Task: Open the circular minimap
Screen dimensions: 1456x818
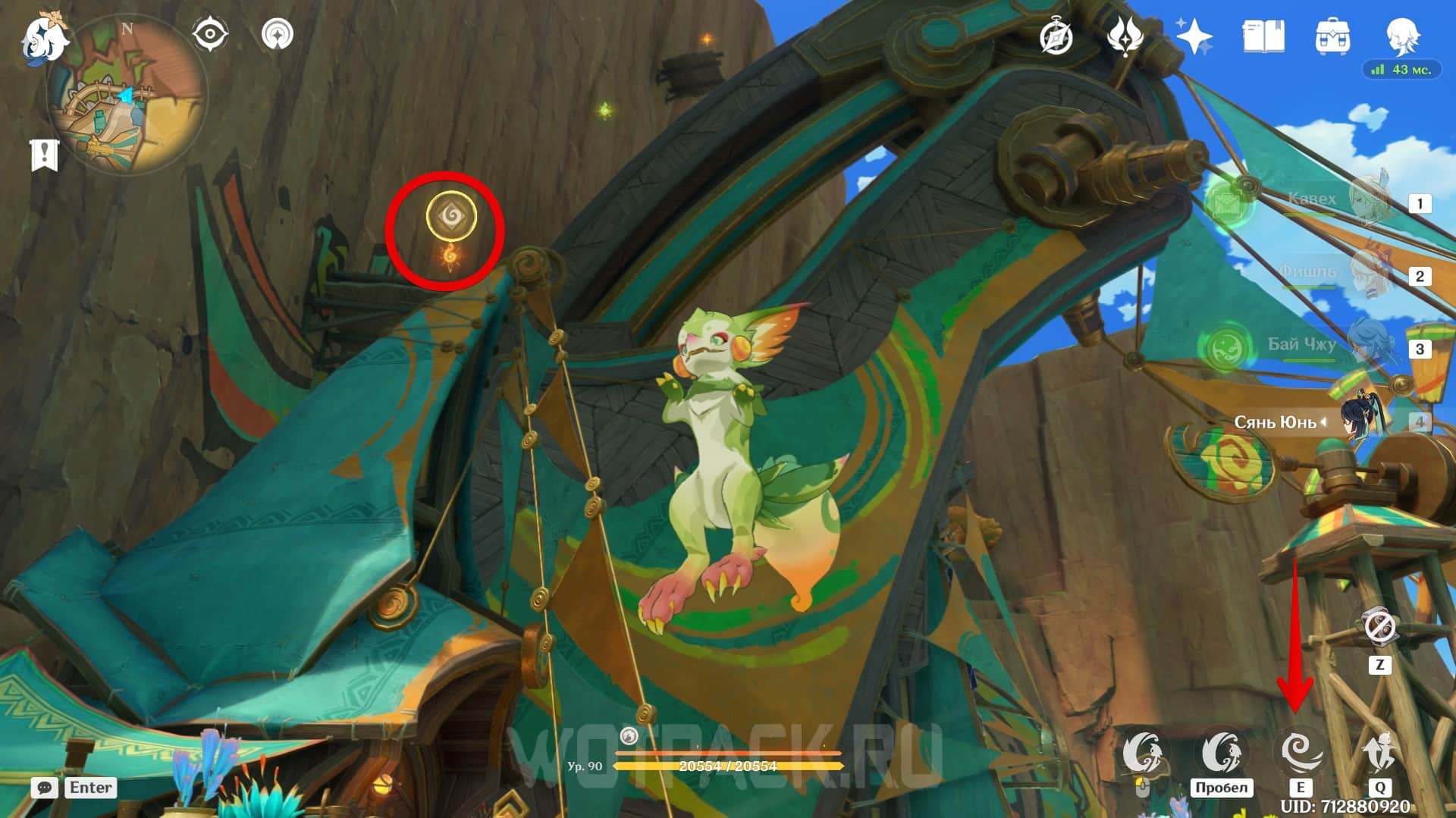Action: (127, 96)
